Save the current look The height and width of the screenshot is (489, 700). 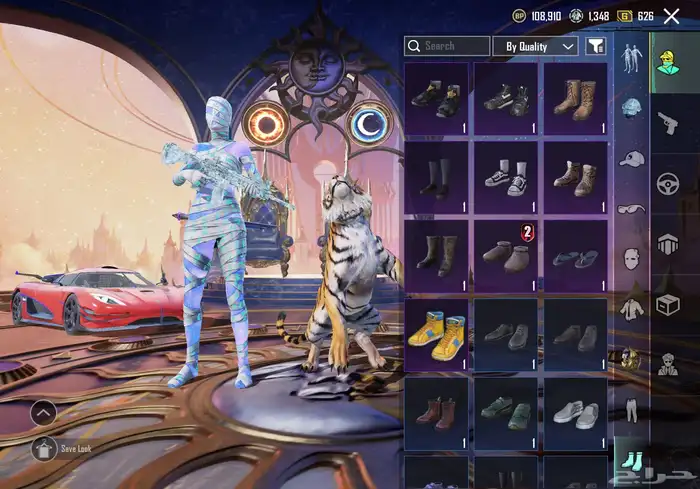click(44, 449)
